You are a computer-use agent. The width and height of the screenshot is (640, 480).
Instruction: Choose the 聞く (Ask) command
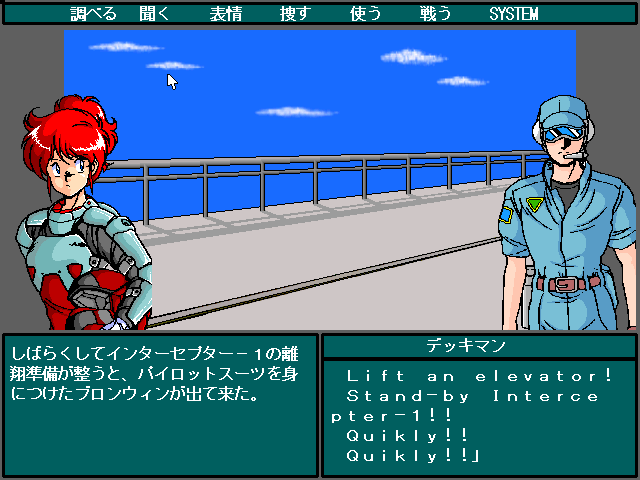(155, 14)
